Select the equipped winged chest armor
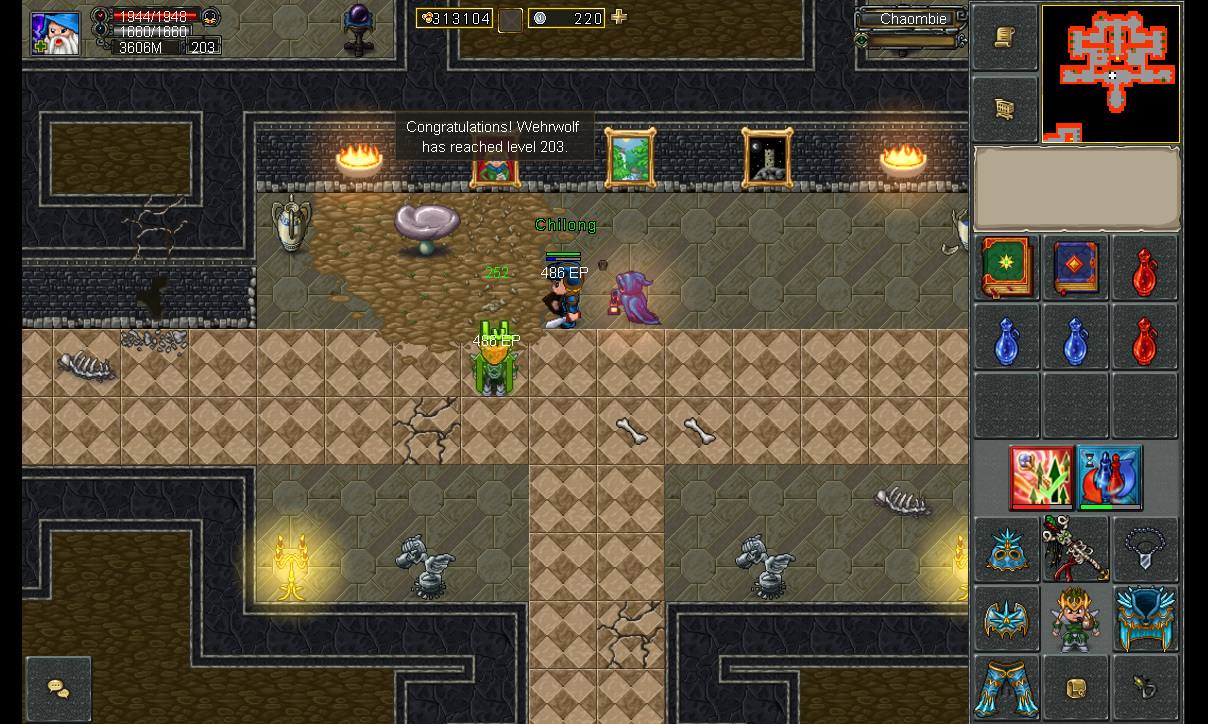This screenshot has height=724, width=1208. (x=1006, y=619)
